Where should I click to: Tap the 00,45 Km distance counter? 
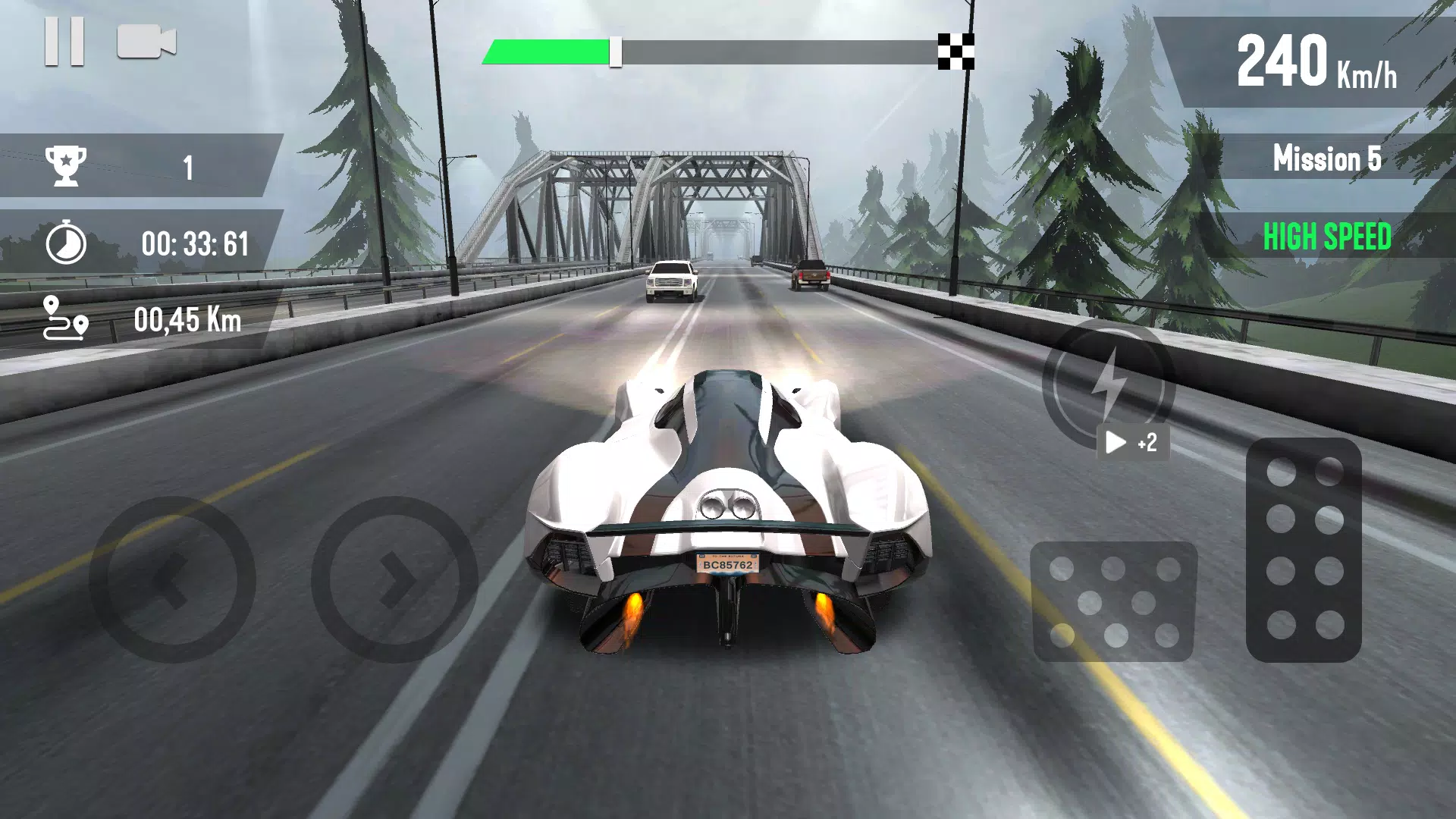click(188, 318)
